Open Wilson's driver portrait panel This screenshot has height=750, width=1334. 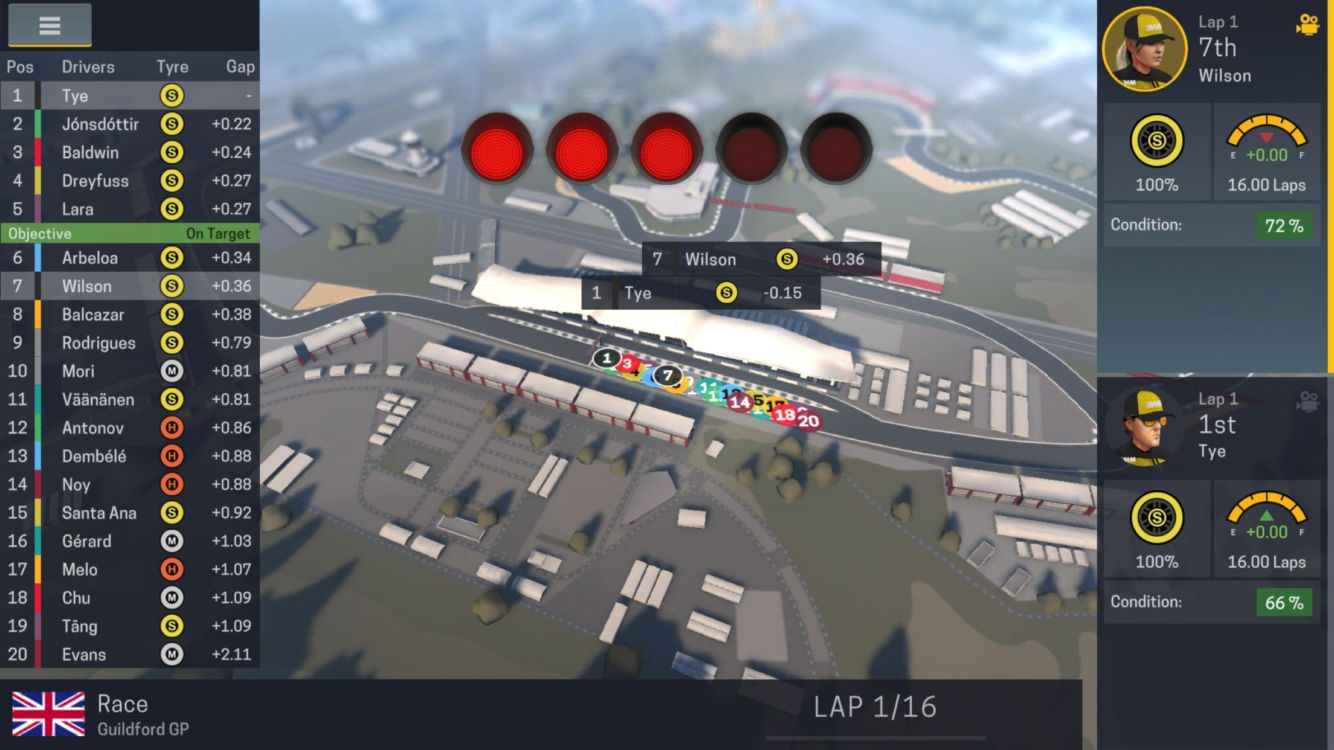(x=1145, y=49)
